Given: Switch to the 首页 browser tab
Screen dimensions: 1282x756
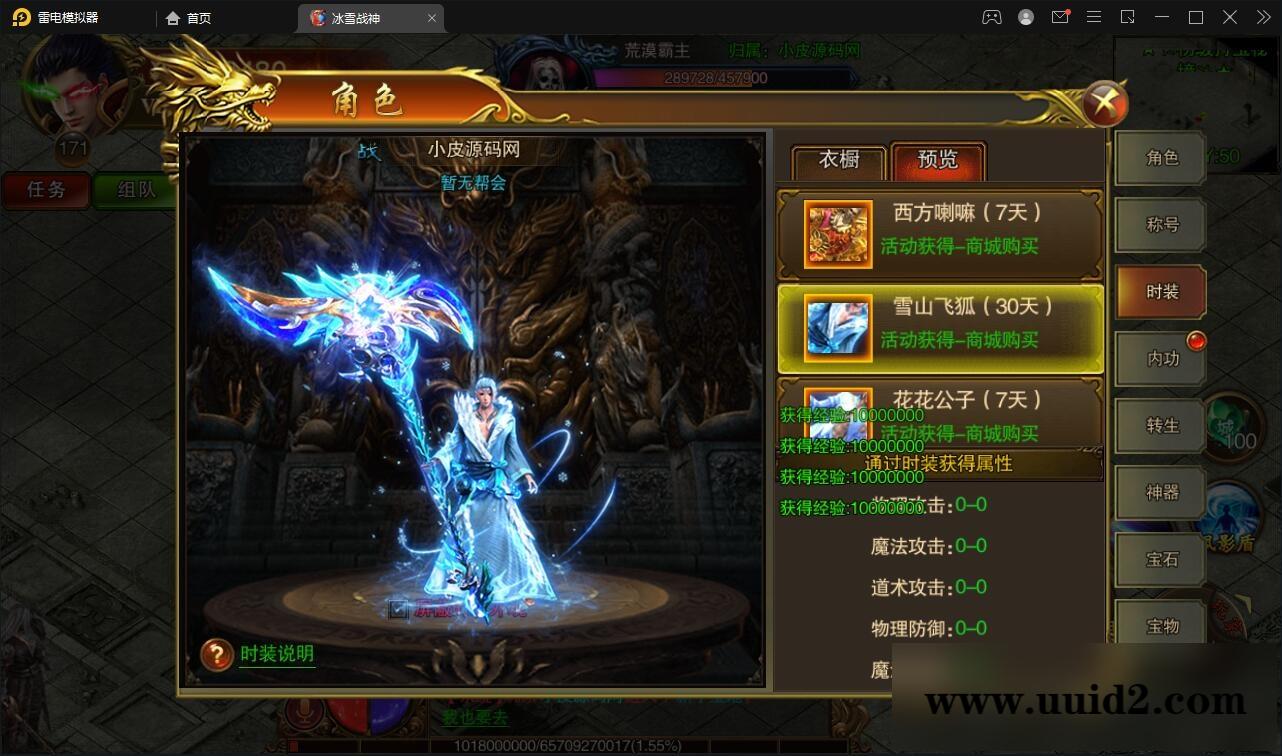Looking at the screenshot, I should tap(192, 17).
